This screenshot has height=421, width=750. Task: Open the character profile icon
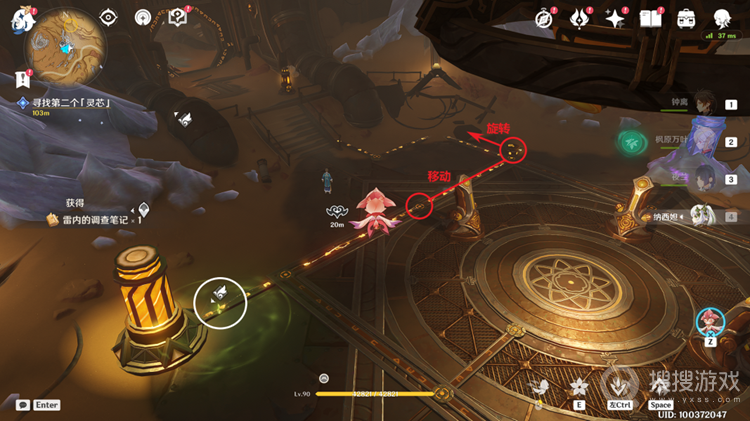(x=722, y=18)
